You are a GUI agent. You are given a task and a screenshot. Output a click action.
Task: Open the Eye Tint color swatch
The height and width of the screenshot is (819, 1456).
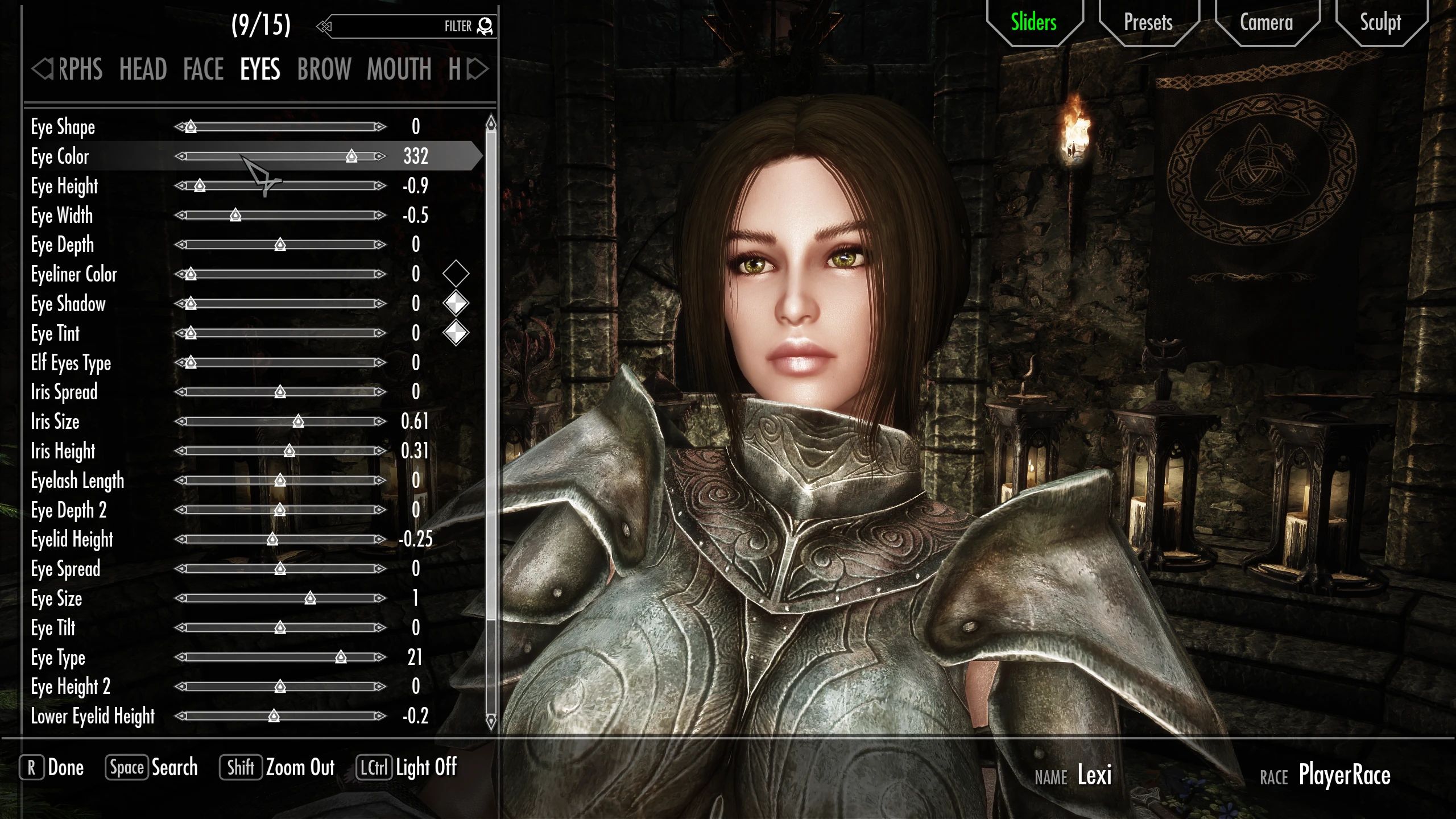coord(456,333)
